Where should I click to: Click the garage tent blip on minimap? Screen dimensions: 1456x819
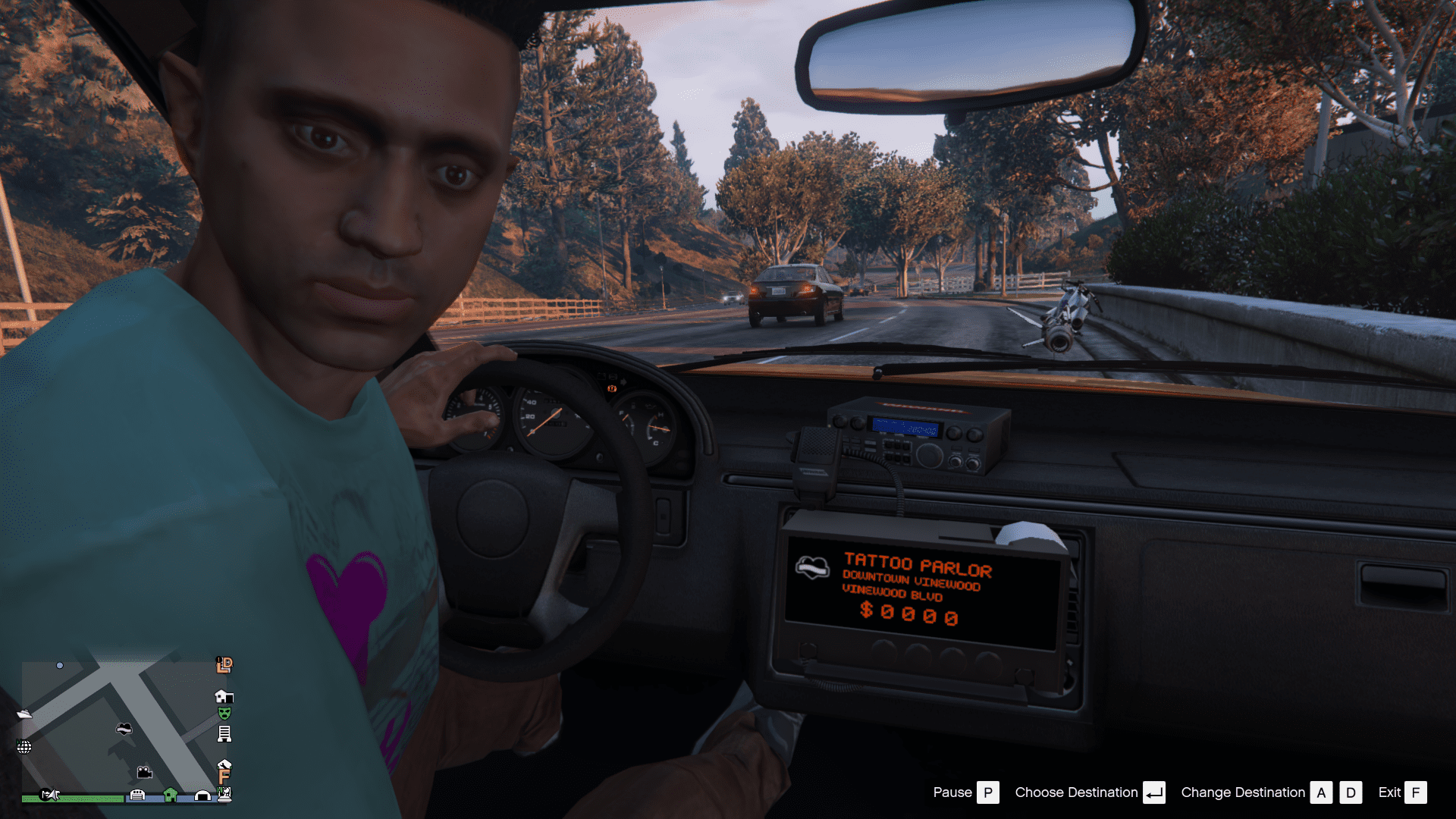click(x=202, y=796)
